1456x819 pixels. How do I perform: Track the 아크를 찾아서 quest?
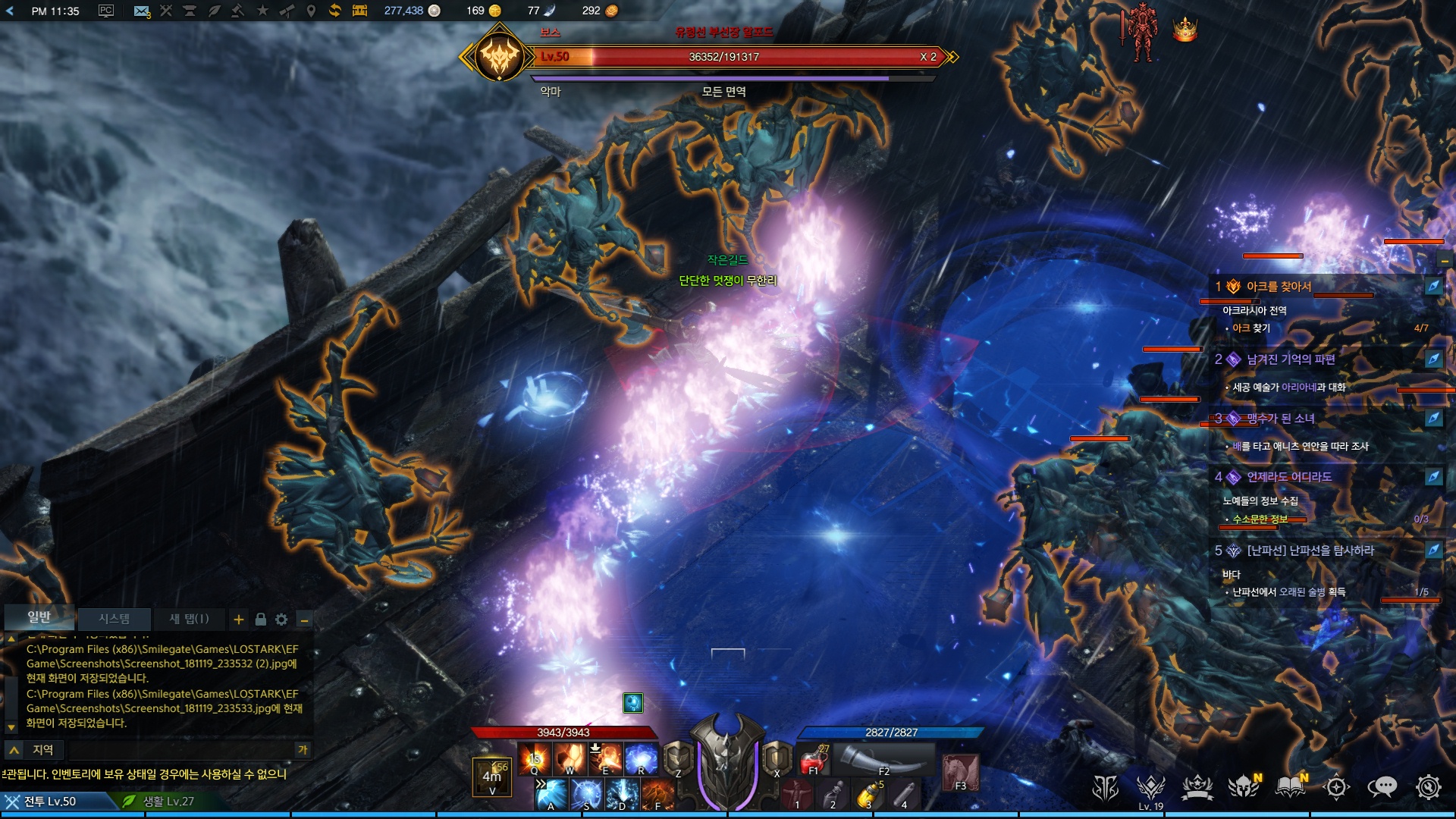coord(1433,287)
